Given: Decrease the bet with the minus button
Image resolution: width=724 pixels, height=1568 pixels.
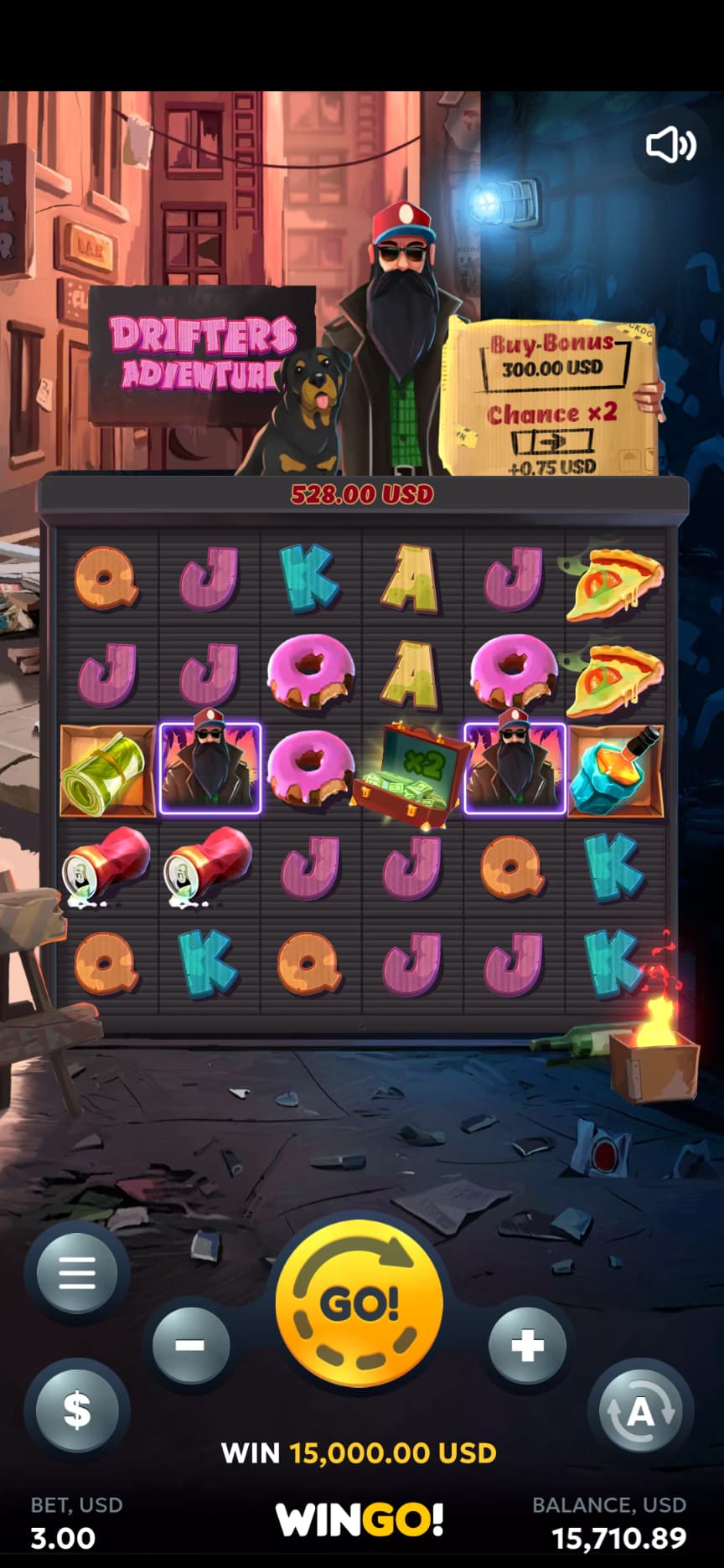Looking at the screenshot, I should click(x=190, y=1346).
